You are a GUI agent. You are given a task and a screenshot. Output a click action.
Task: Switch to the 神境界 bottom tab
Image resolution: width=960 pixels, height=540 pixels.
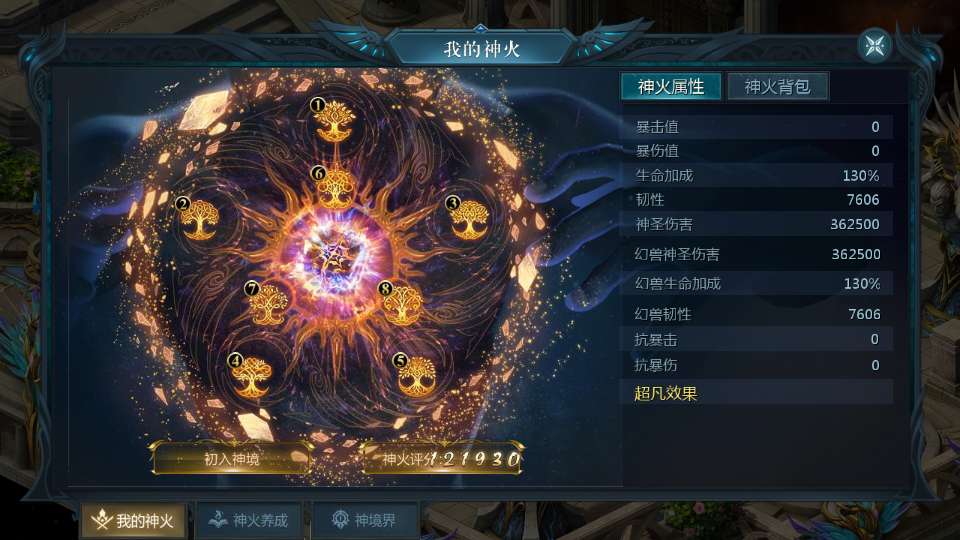click(364, 520)
